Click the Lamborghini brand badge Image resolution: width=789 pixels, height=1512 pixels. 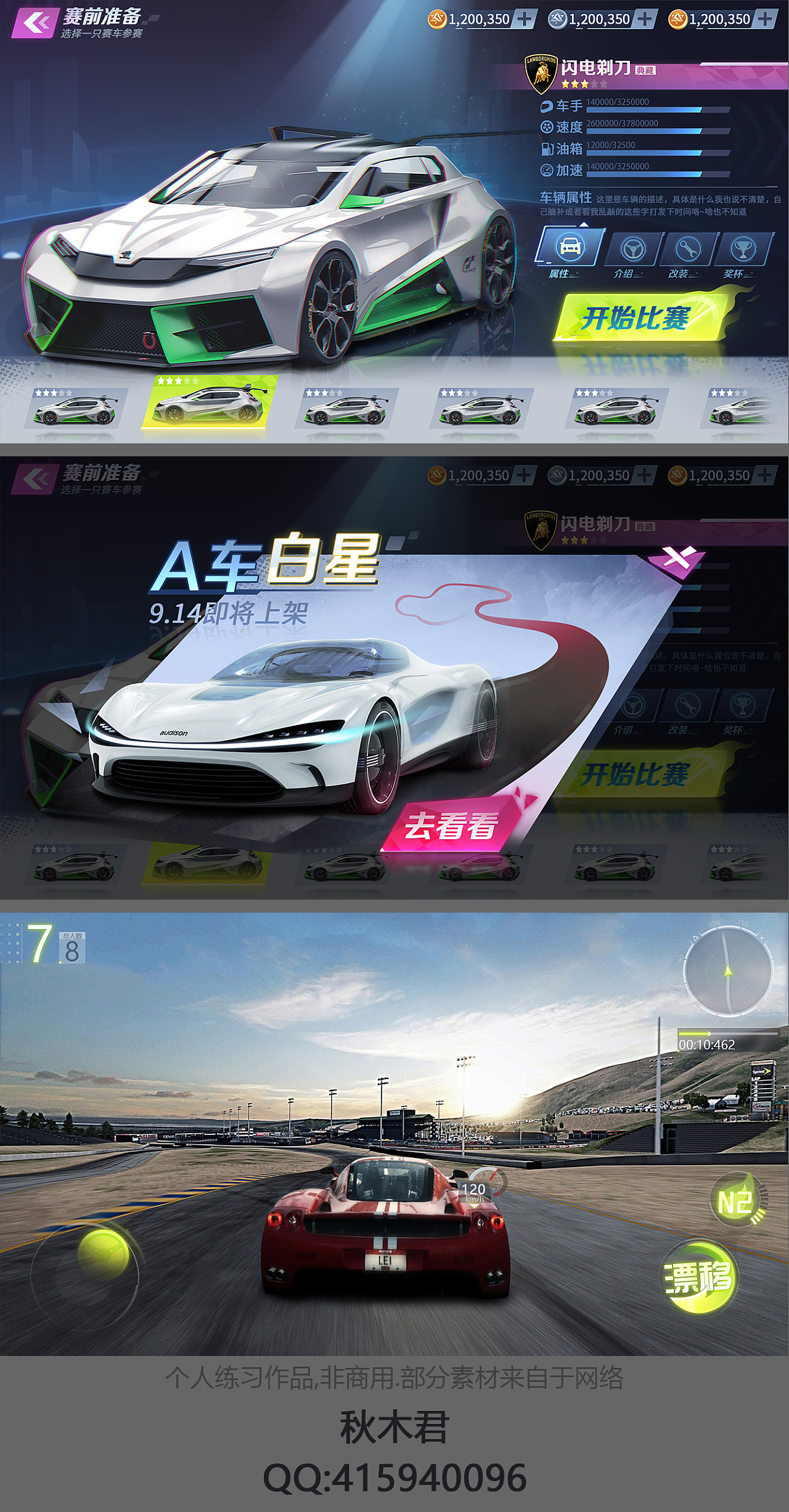click(542, 72)
